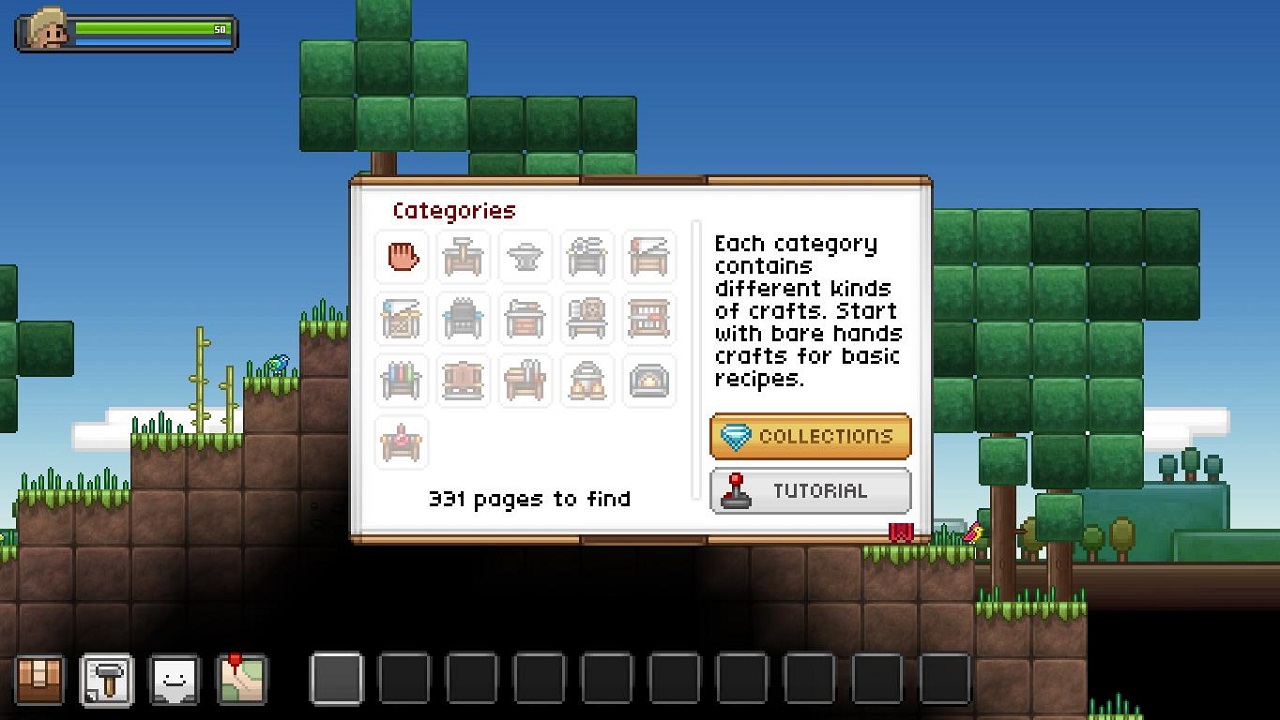The image size is (1280, 720).
Task: Open the smiley face speech bubble menu
Action: pyautogui.click(x=174, y=680)
